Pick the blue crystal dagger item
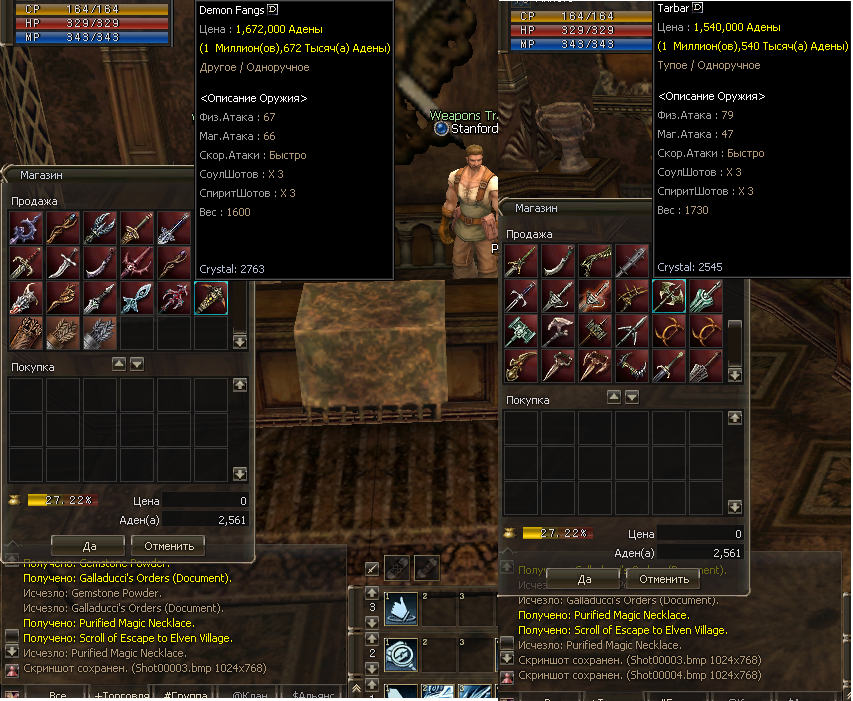This screenshot has height=701, width=853. pos(137,298)
